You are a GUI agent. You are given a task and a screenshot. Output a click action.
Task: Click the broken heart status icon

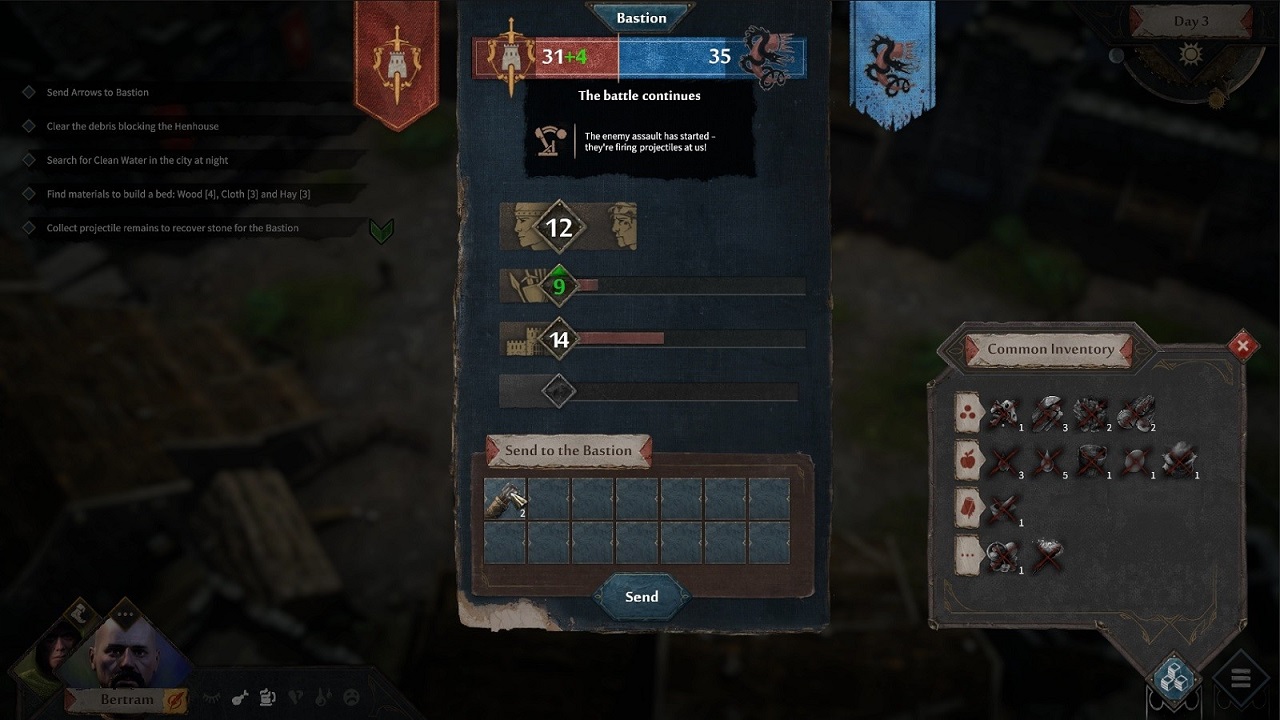pos(294,698)
